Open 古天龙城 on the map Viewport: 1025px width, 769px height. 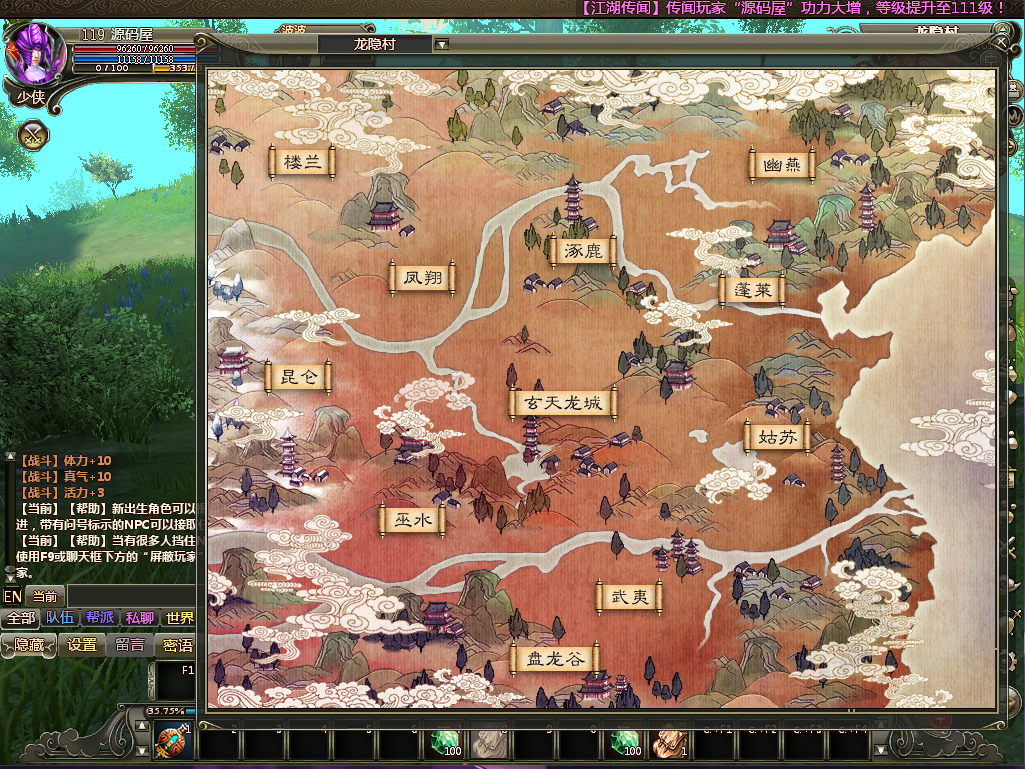point(563,403)
